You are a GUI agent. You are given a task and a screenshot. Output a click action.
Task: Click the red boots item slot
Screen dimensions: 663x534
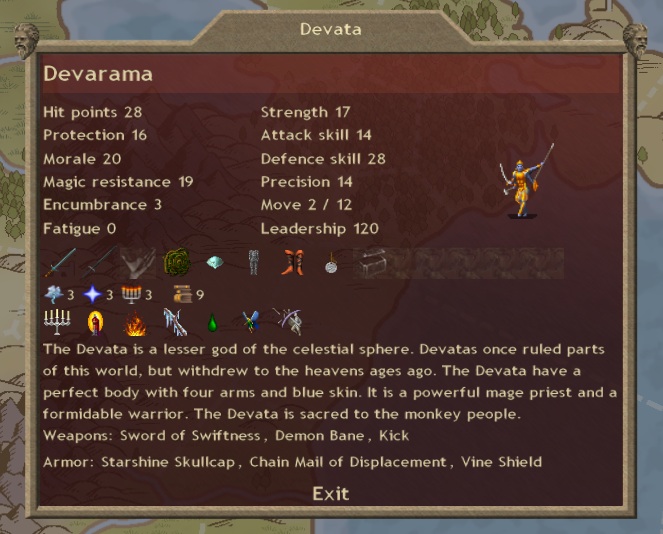[x=291, y=263]
